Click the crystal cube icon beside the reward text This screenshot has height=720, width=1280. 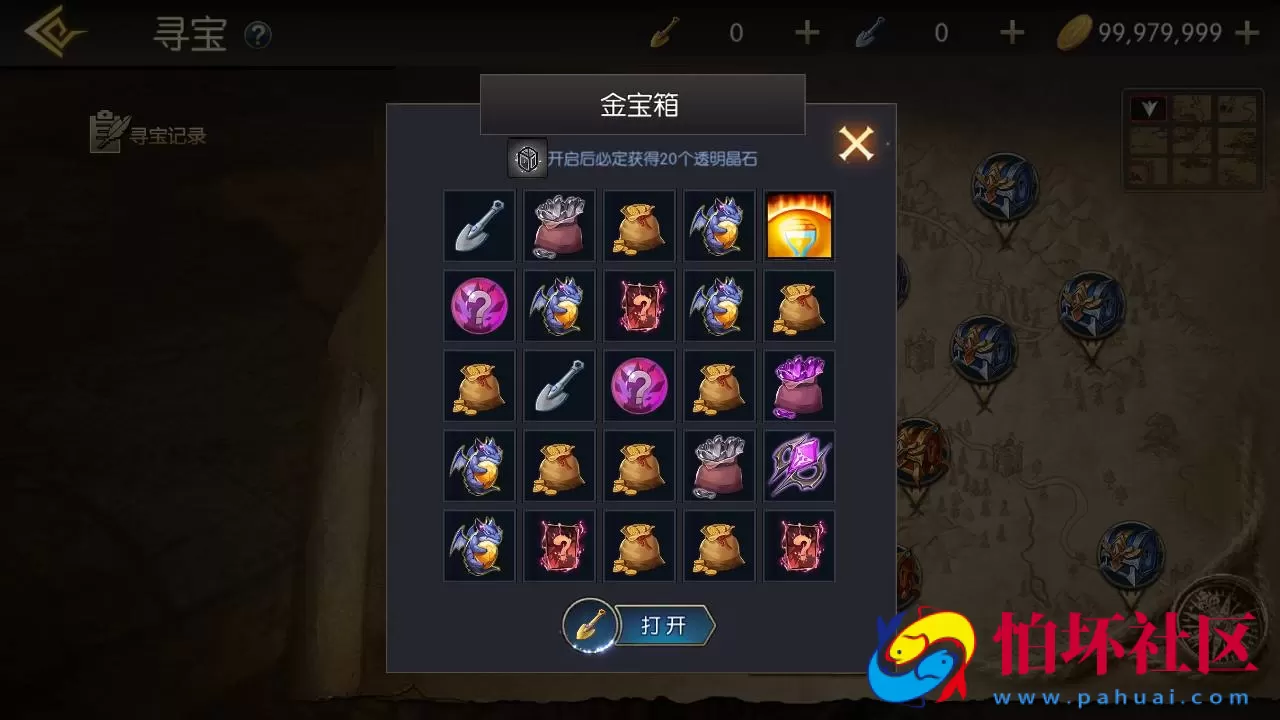click(527, 157)
